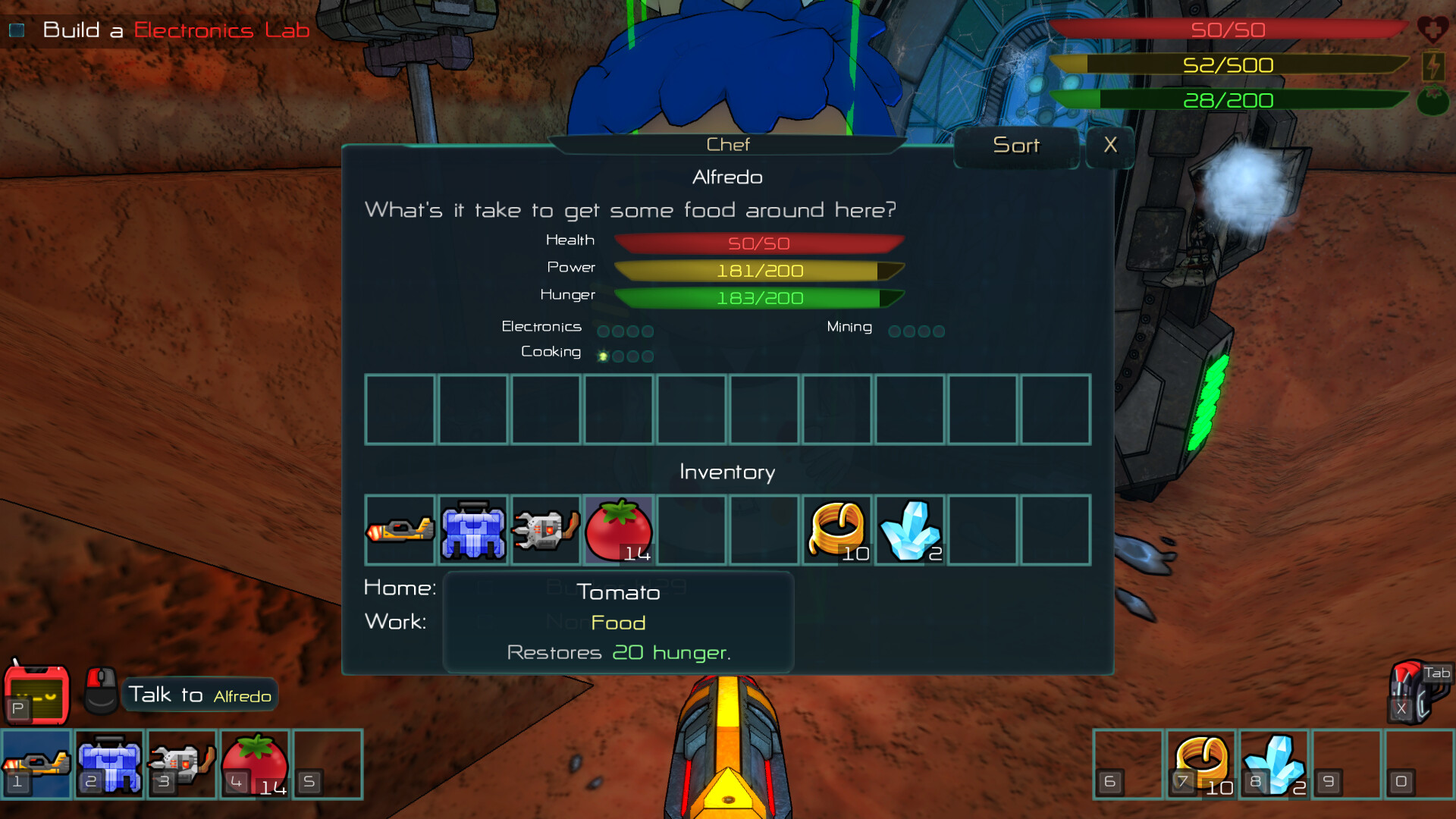Toggle the lit Cooking skill pip
Viewport: 1456px width, 819px height.
pos(602,355)
